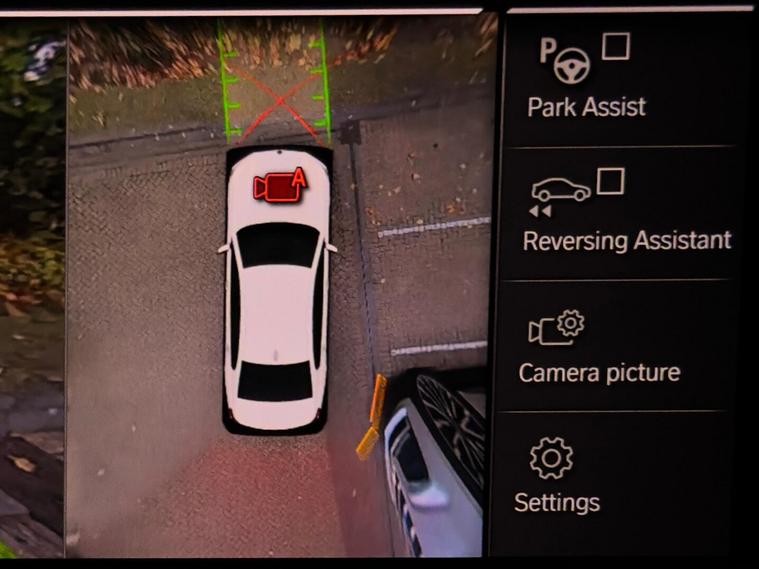Open the Camera picture settings
Screen dimensions: 759x569
[x=598, y=347]
